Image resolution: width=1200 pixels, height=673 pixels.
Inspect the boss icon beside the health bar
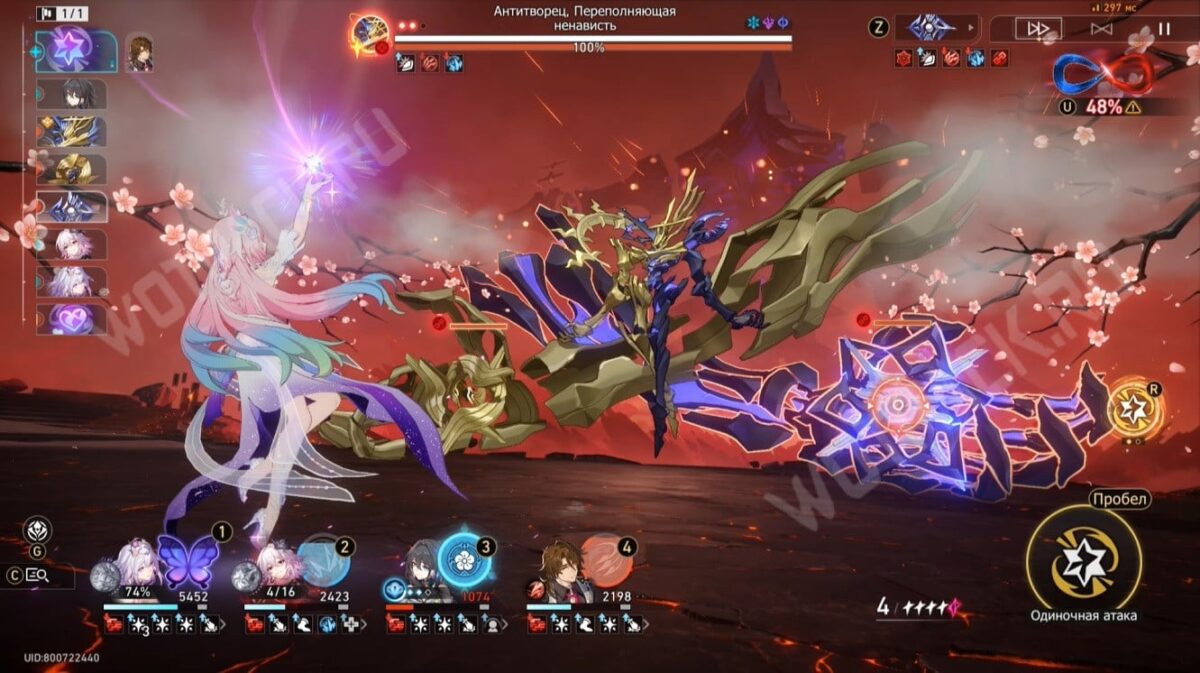[x=368, y=32]
